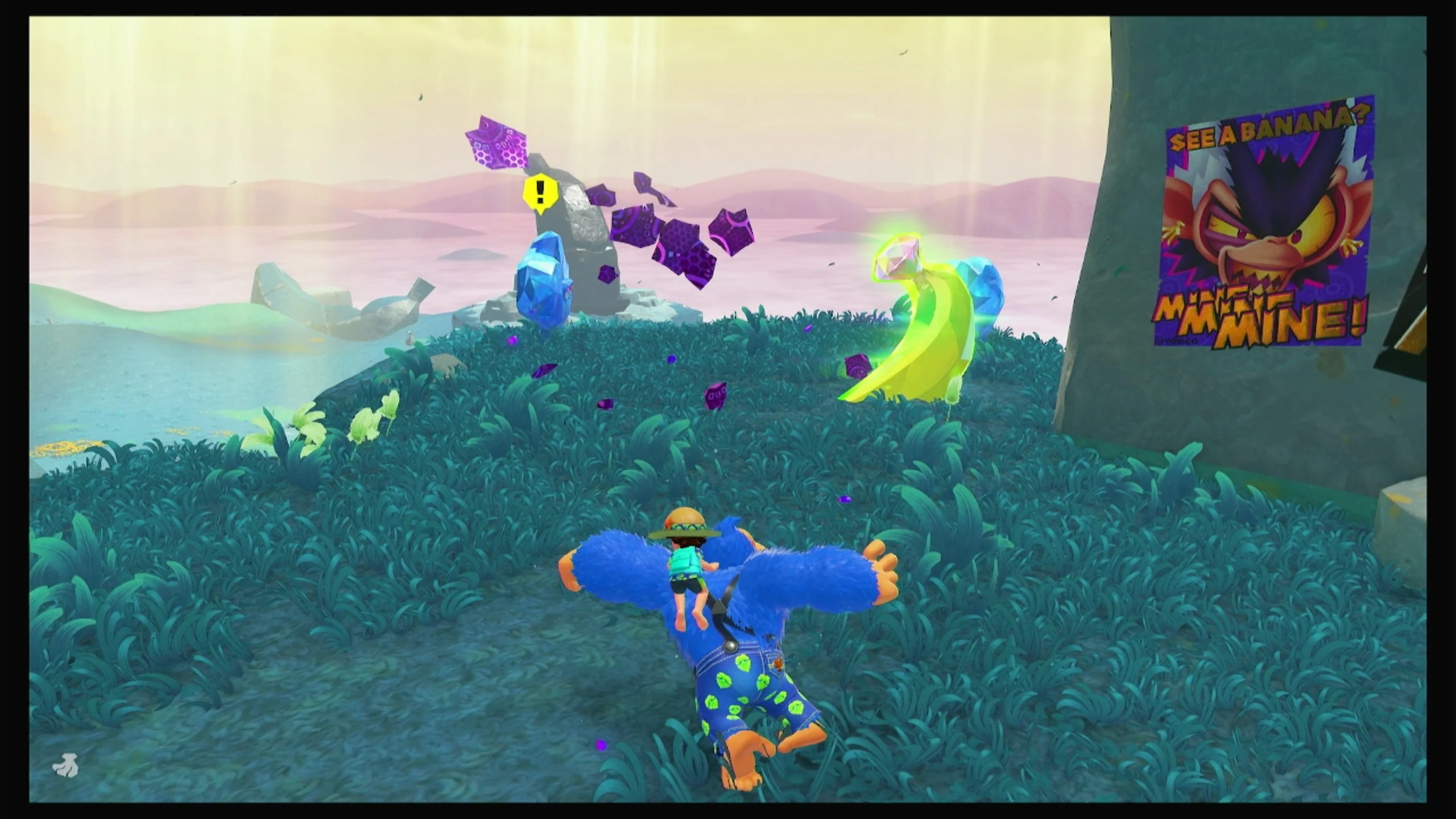The image size is (1456, 819).
Task: Click the white banana bunch HUD icon
Action: click(66, 766)
